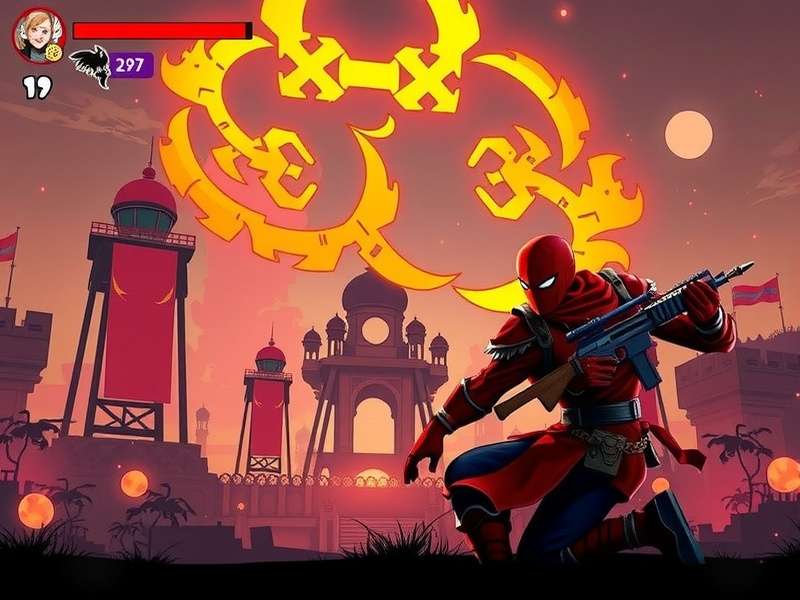Click the black raven icon
The width and height of the screenshot is (800, 600).
coord(89,66)
